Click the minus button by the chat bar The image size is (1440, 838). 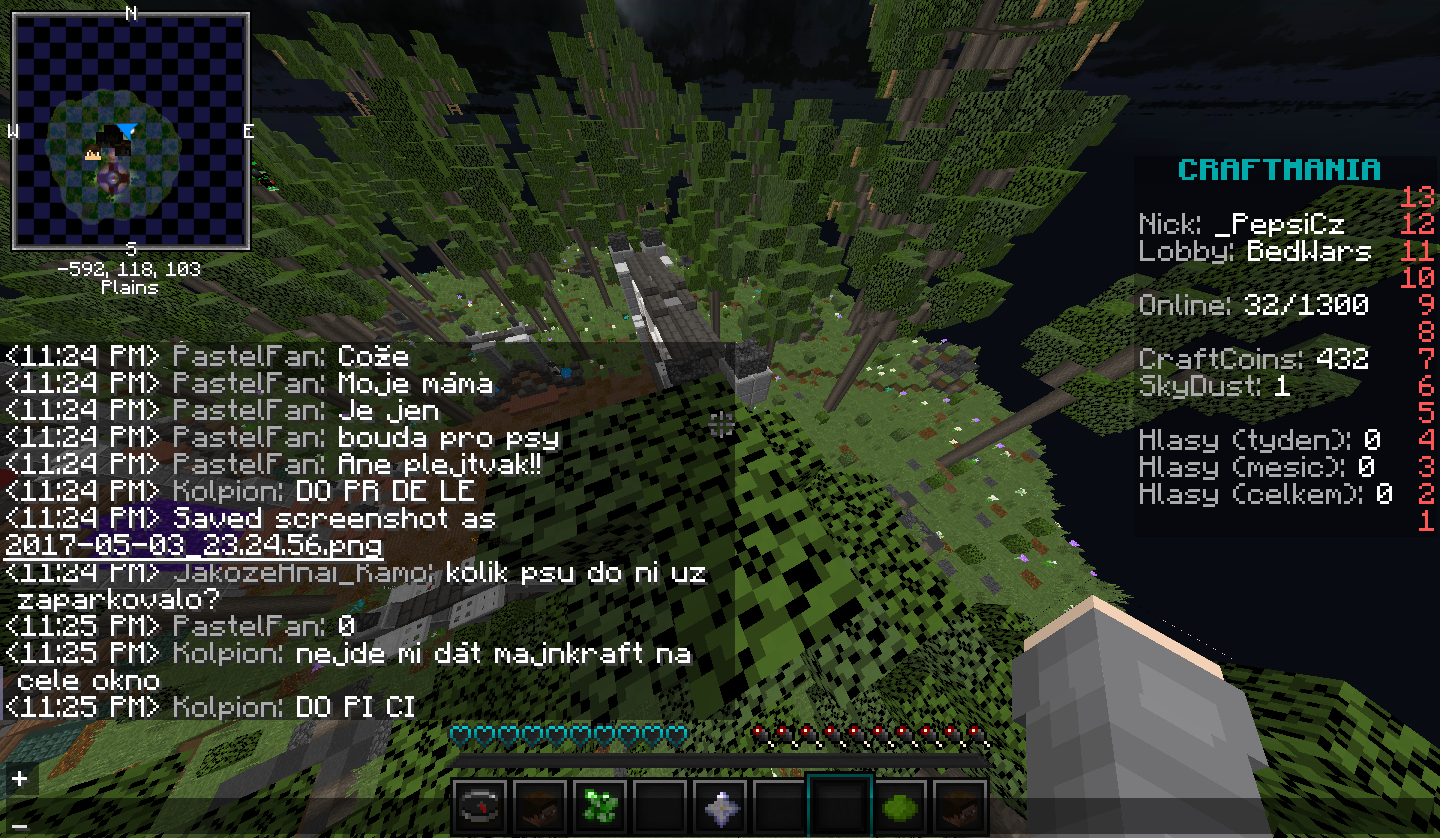pos(19,826)
